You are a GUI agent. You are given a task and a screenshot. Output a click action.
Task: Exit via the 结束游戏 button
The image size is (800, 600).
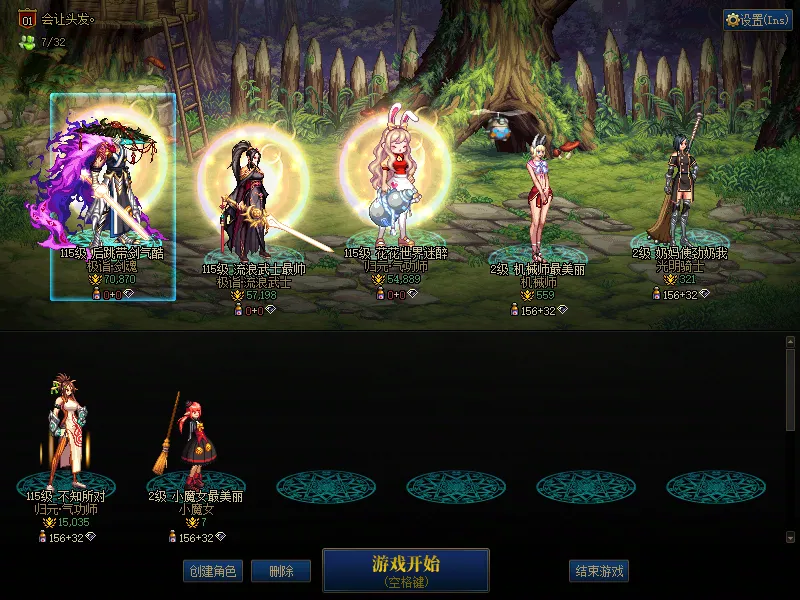point(599,571)
